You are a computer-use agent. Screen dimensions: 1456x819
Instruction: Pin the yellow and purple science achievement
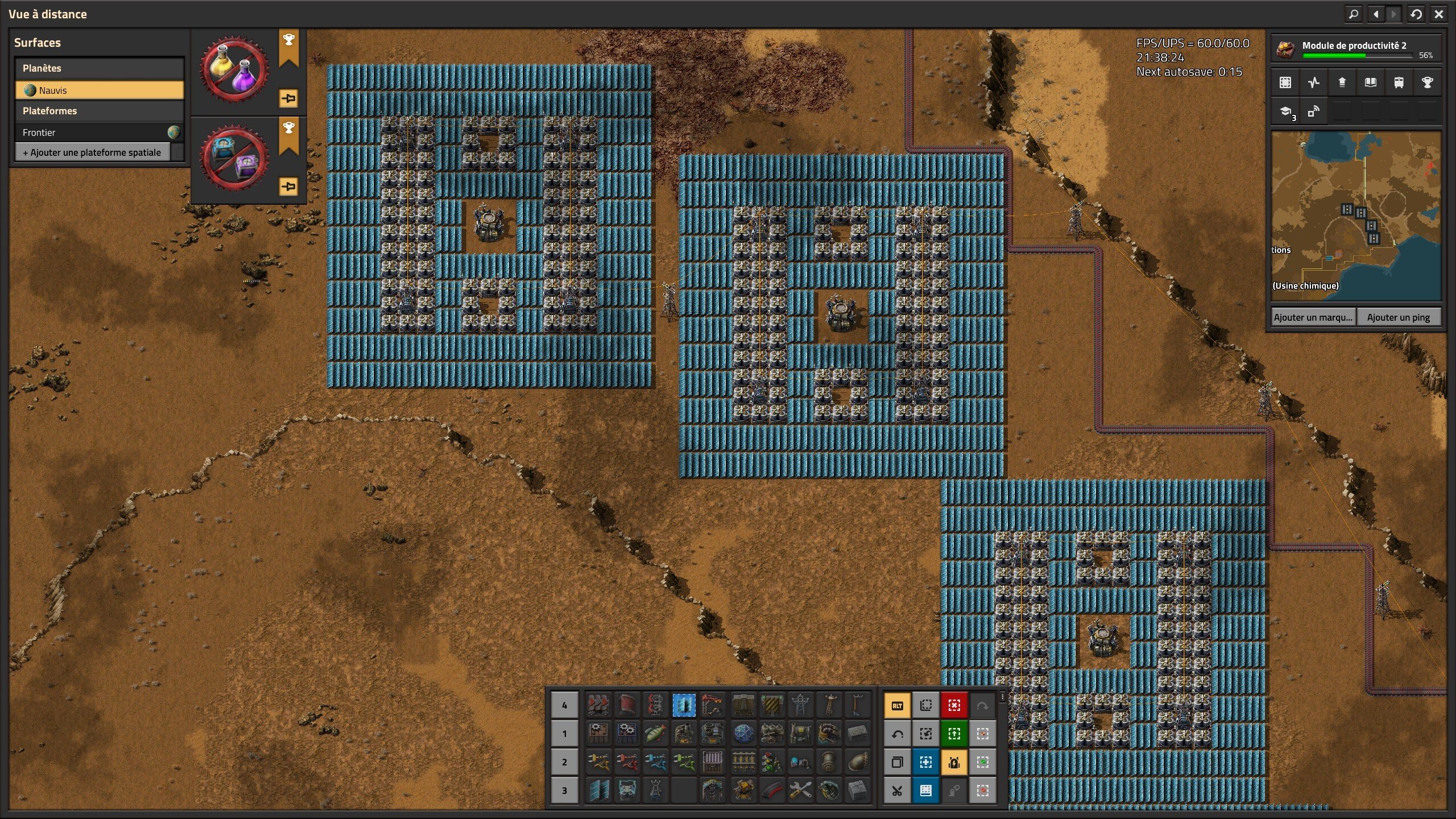tap(288, 98)
